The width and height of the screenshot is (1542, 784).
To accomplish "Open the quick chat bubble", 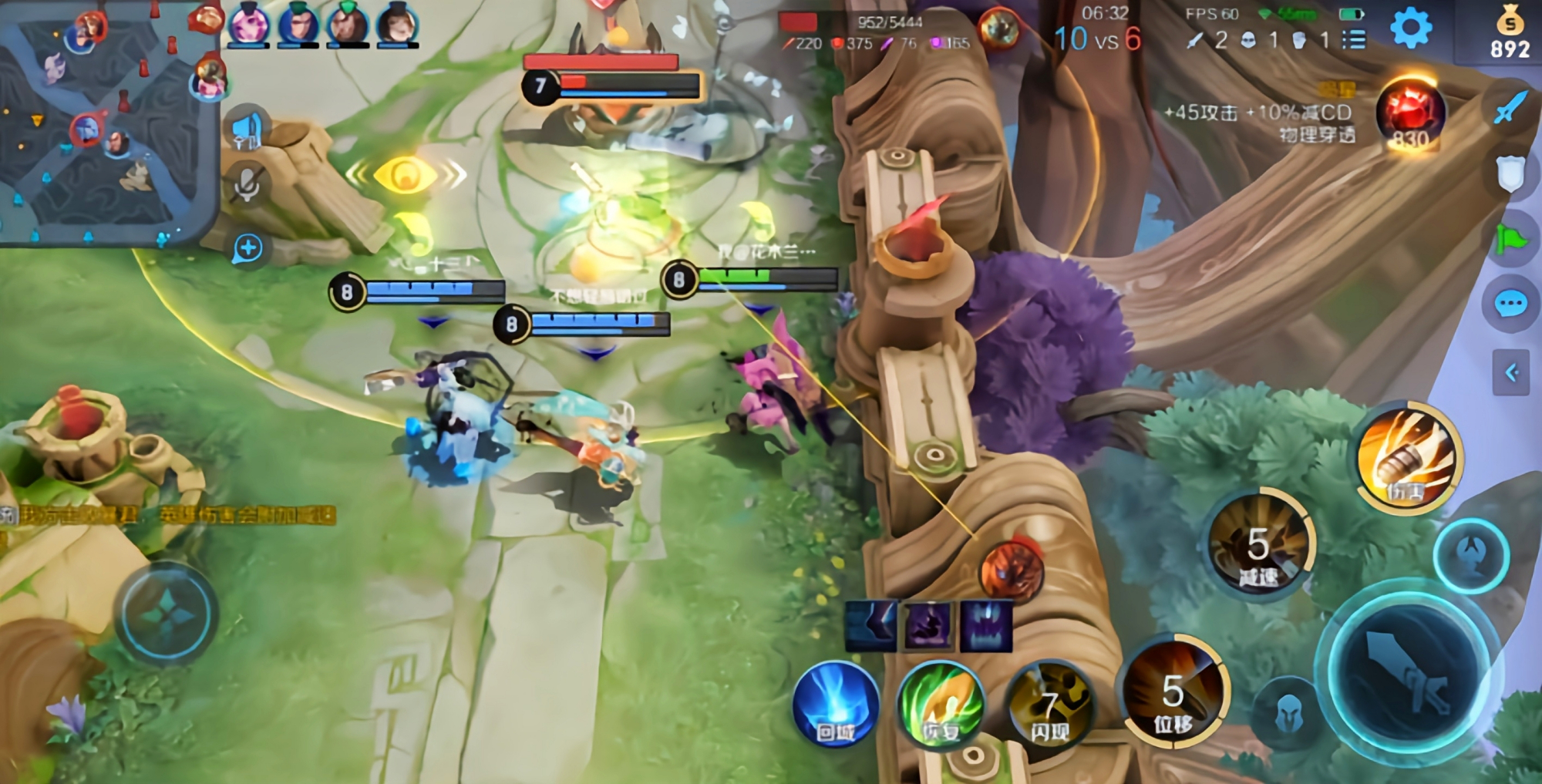I will [x=1510, y=304].
